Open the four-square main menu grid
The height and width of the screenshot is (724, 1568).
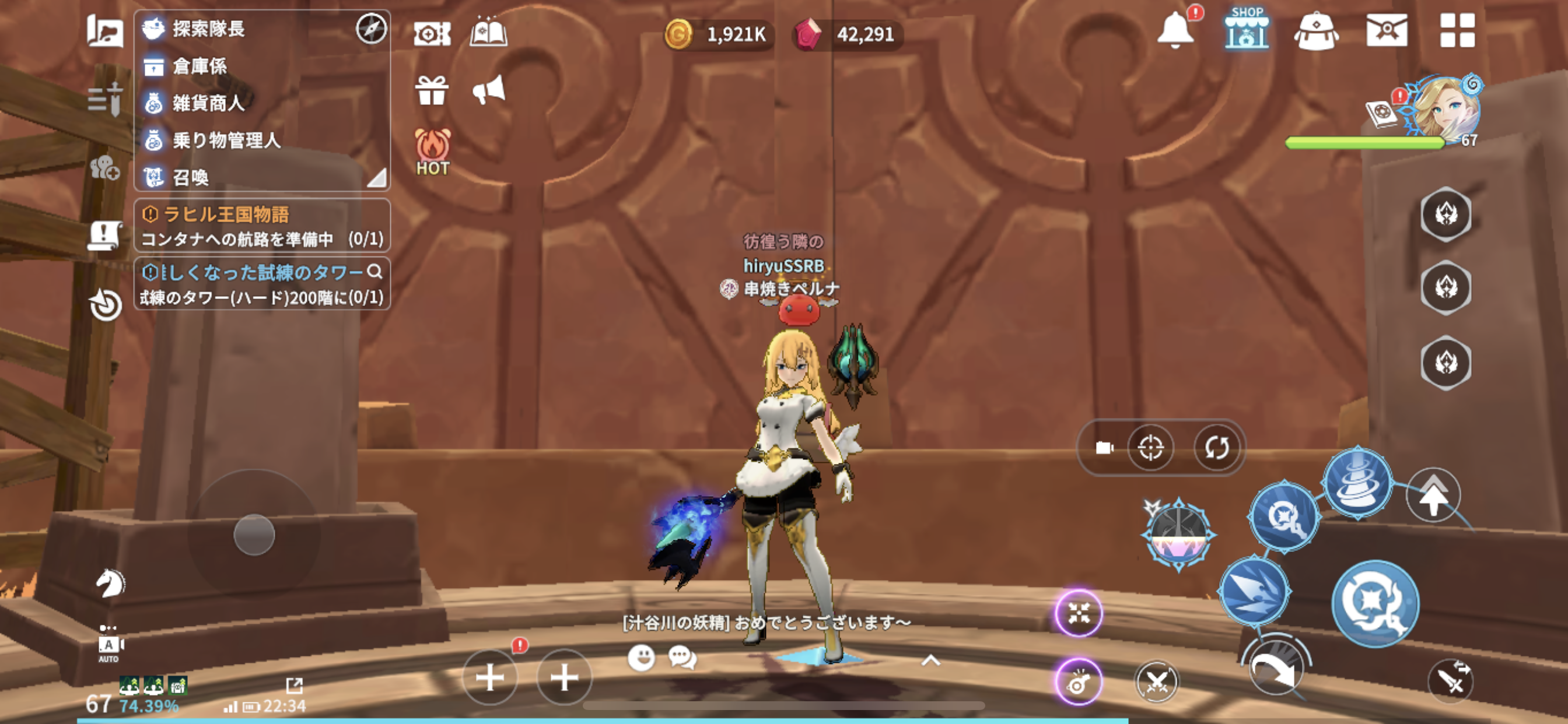click(1457, 30)
